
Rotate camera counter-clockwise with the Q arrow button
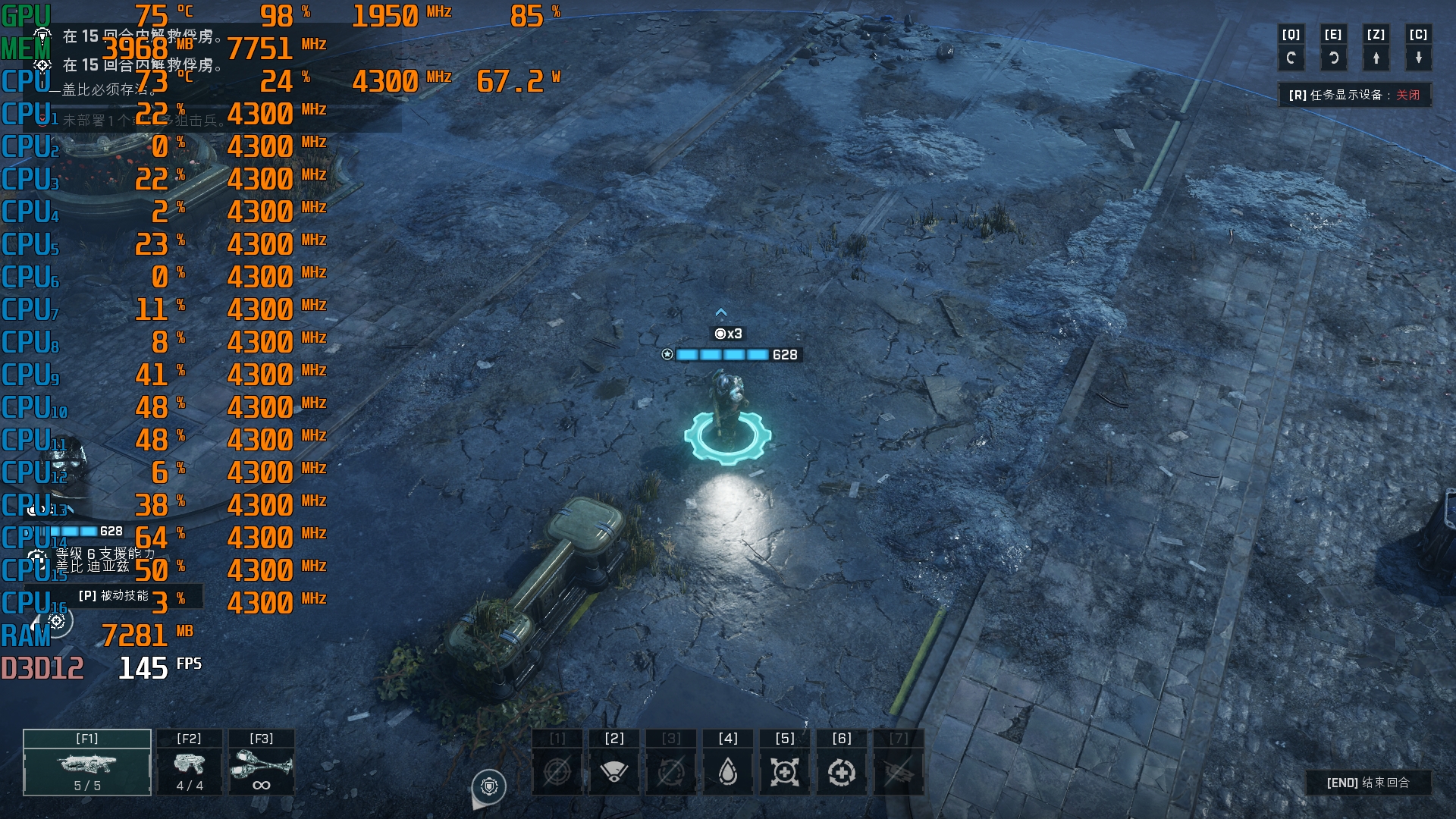pyautogui.click(x=1291, y=58)
